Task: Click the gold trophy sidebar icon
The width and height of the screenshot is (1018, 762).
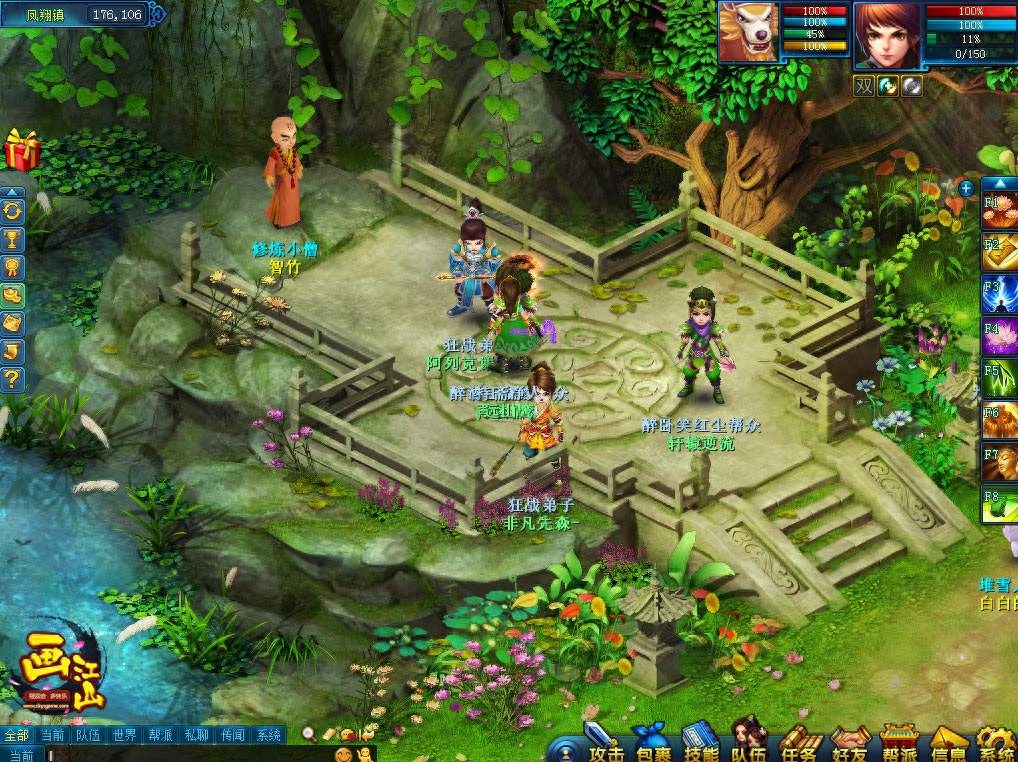Action: click(13, 239)
